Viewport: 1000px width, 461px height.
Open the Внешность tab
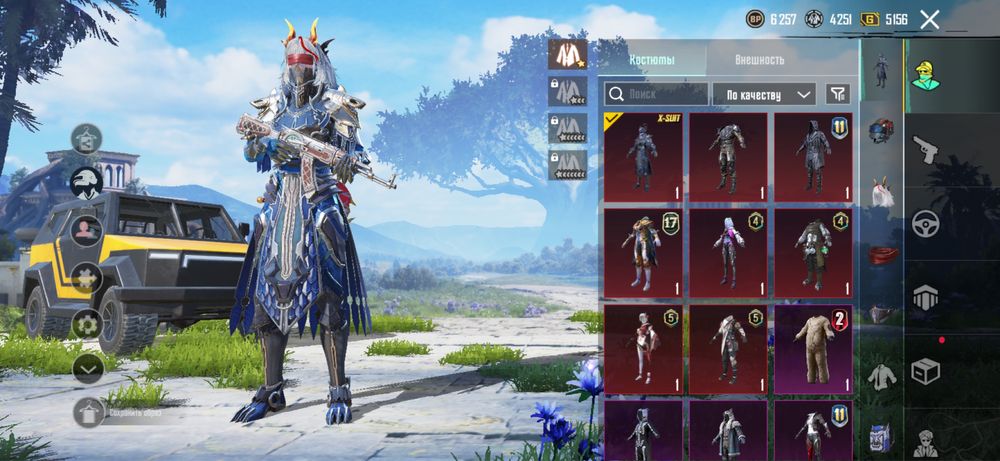[759, 60]
